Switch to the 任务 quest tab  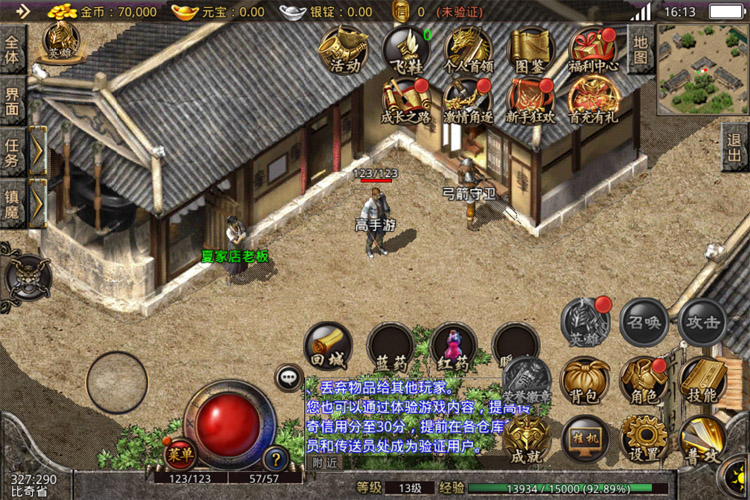[12, 152]
